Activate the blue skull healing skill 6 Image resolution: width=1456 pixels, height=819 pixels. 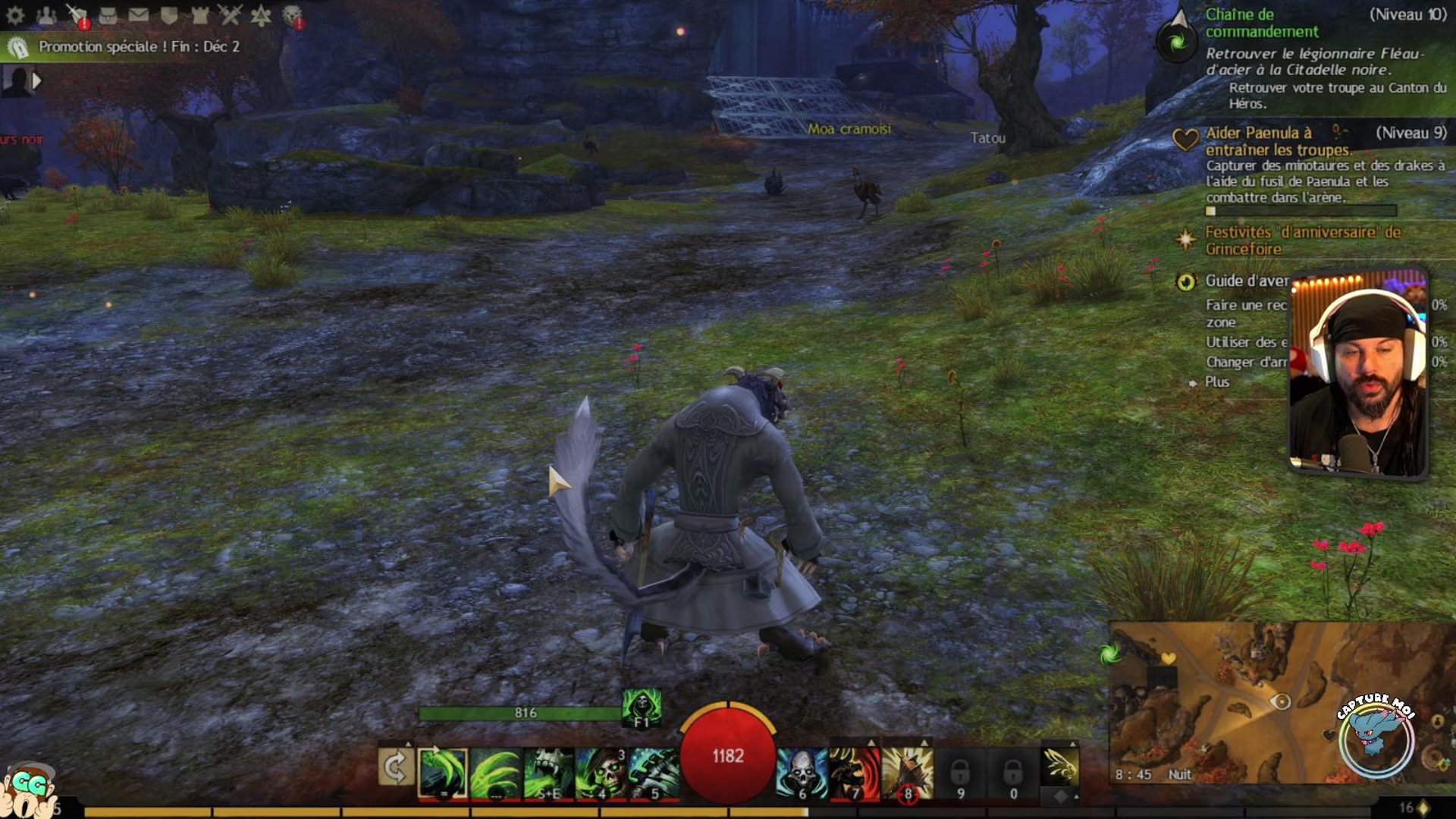click(x=802, y=773)
